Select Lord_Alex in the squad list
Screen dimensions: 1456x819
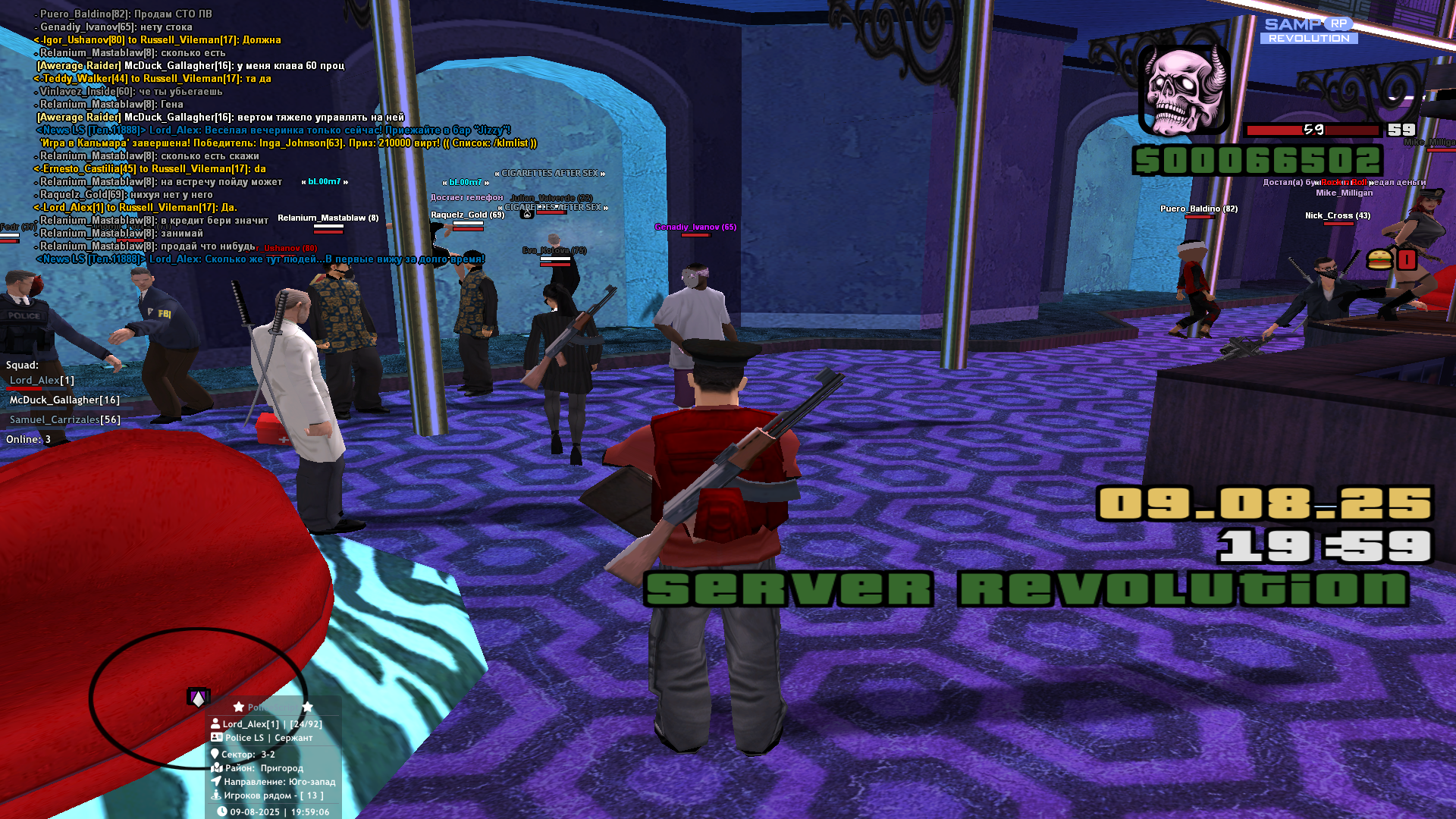click(x=42, y=381)
